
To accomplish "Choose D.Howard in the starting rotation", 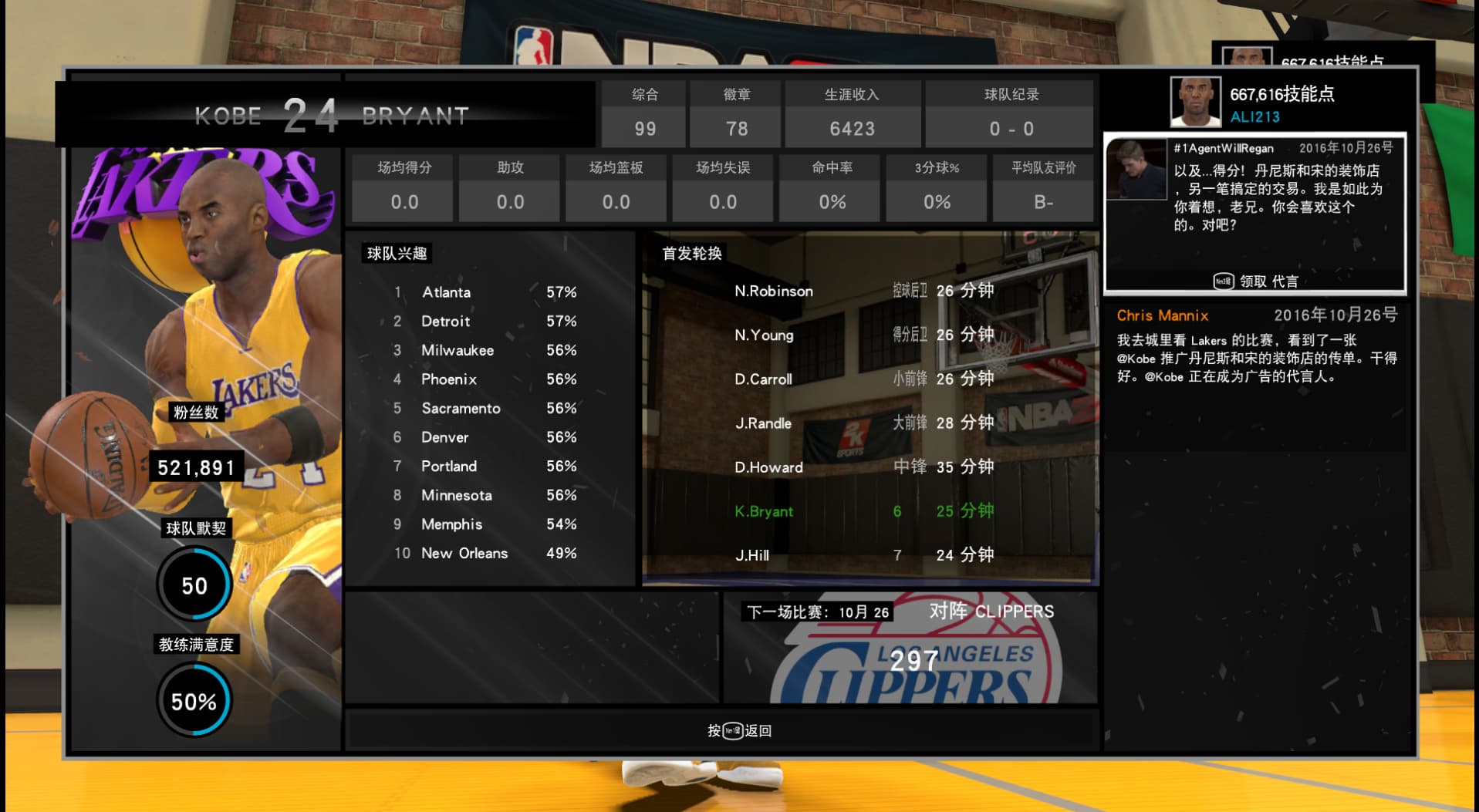I will 864,467.
